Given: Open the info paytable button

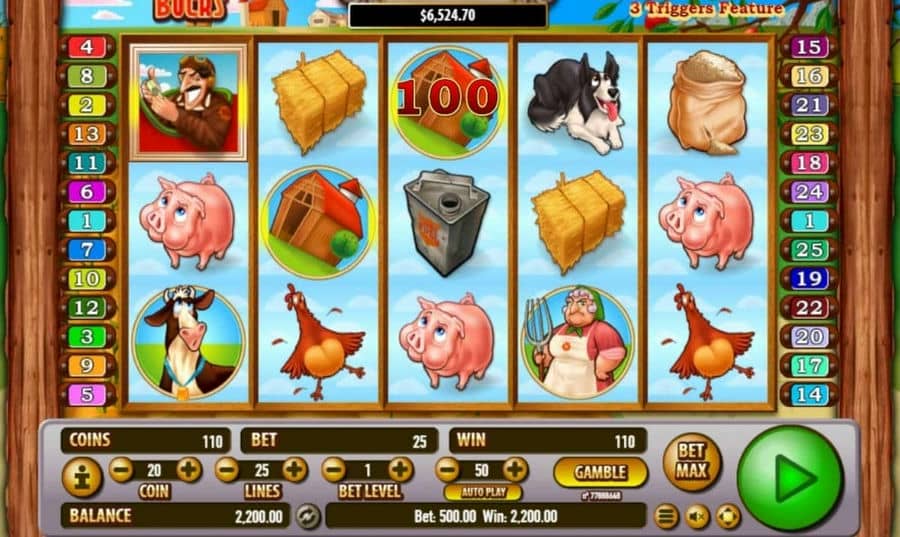Looking at the screenshot, I should tap(81, 477).
